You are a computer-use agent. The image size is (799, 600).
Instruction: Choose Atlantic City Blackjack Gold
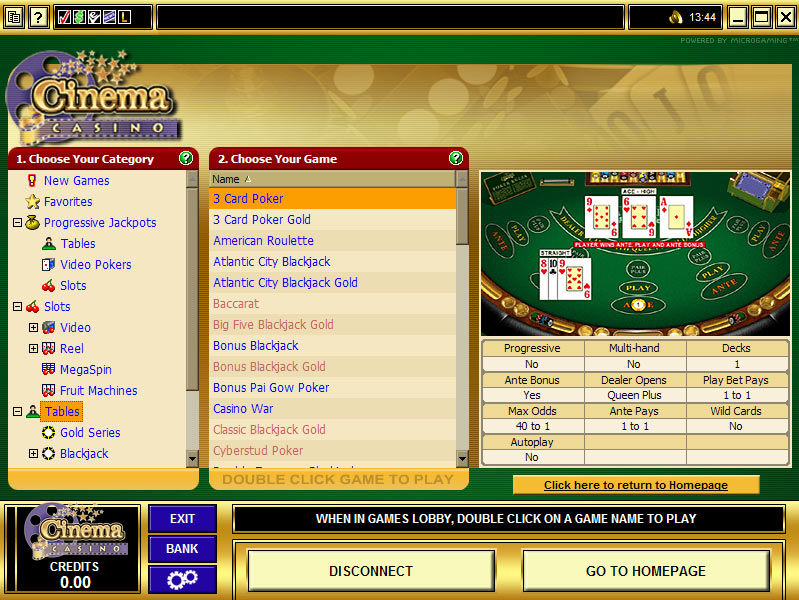pyautogui.click(x=285, y=283)
